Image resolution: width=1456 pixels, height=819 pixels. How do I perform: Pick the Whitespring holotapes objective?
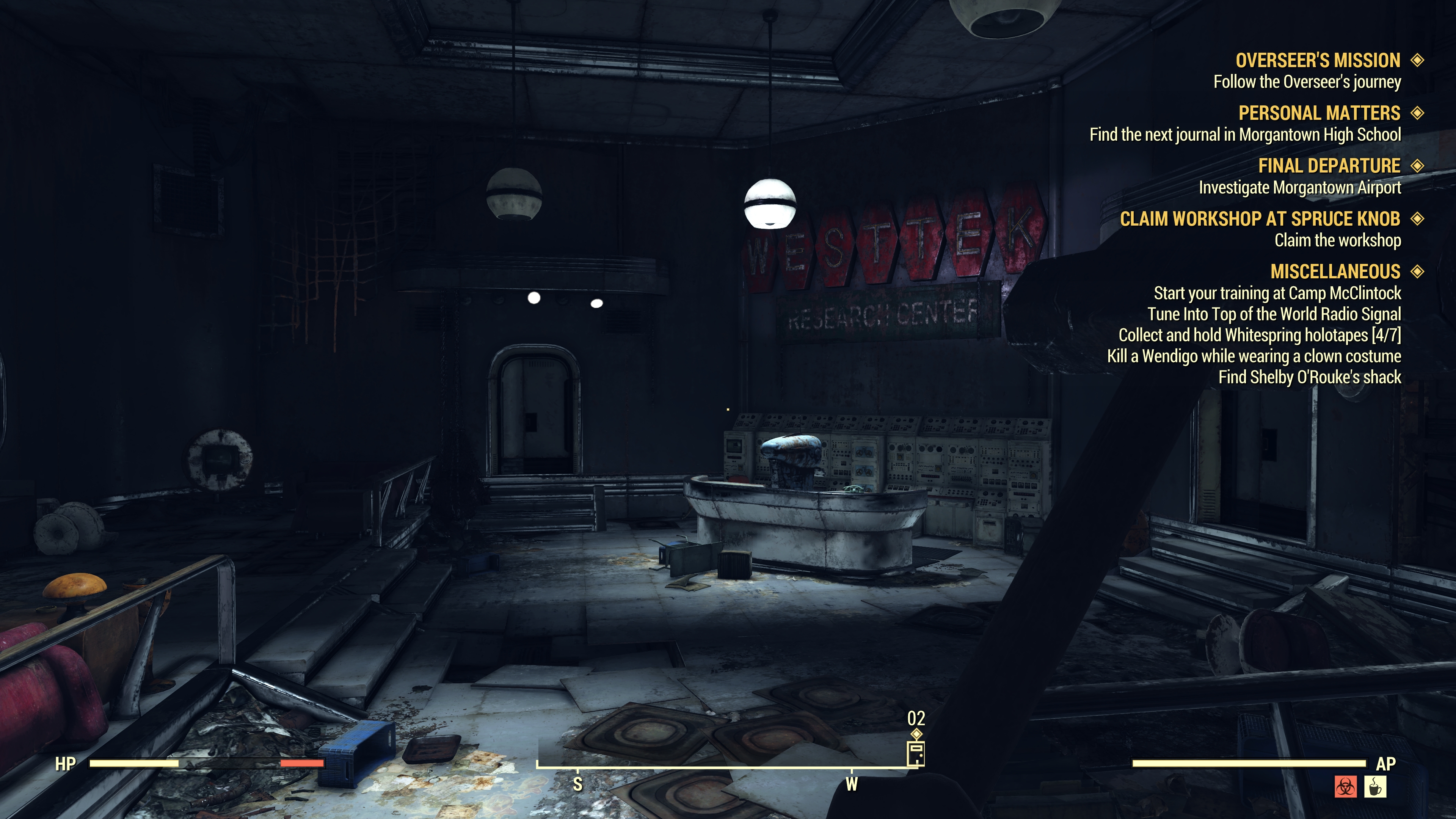pos(1259,335)
